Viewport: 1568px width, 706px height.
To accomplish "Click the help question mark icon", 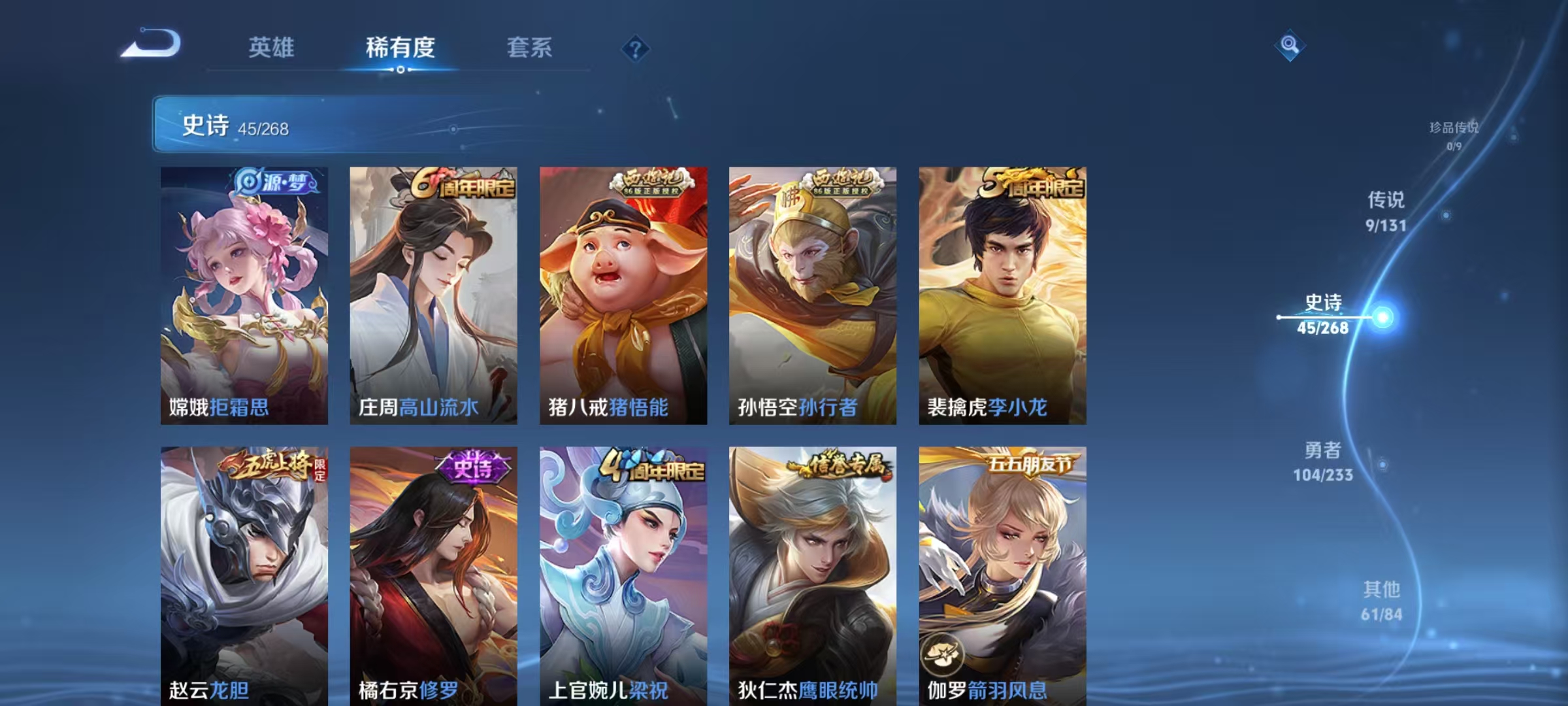I will click(637, 48).
